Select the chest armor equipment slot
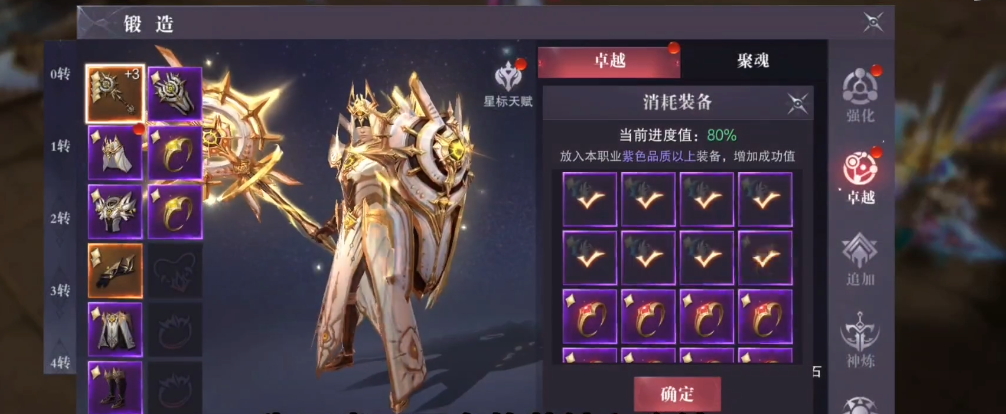1006x414 pixels. [115, 211]
